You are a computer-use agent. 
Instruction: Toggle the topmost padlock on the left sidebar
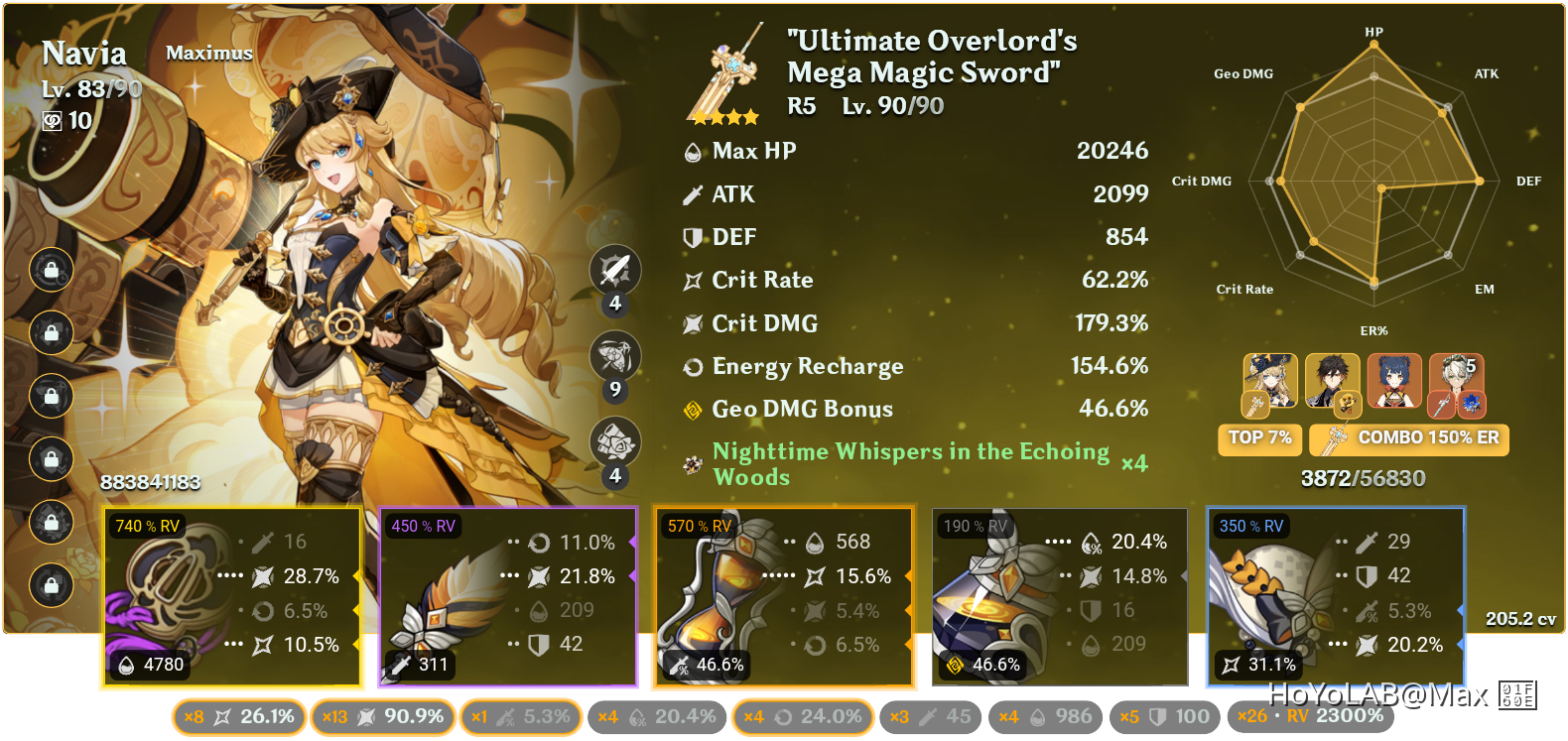[50, 270]
